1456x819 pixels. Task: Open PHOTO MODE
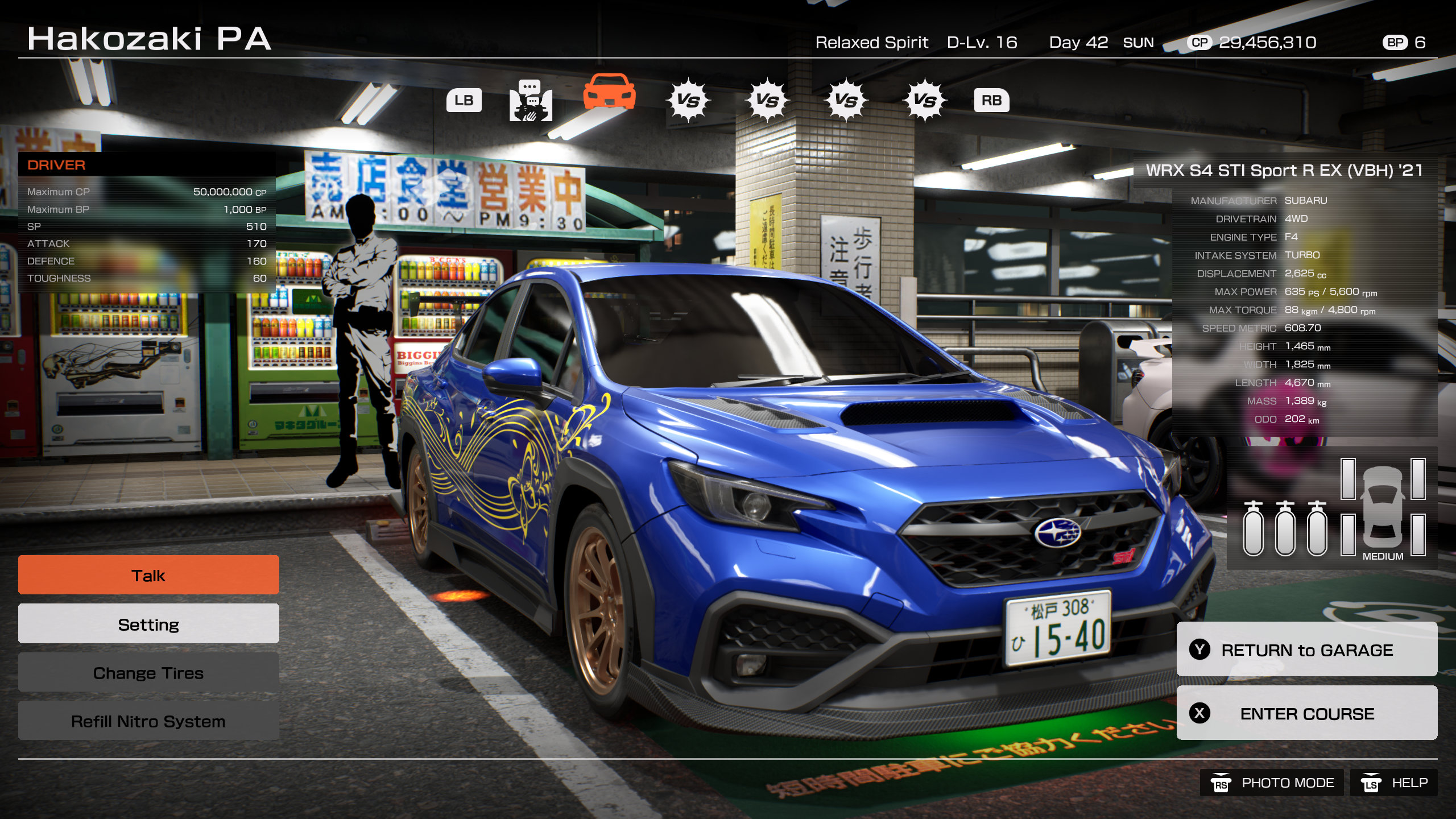pos(1272,783)
